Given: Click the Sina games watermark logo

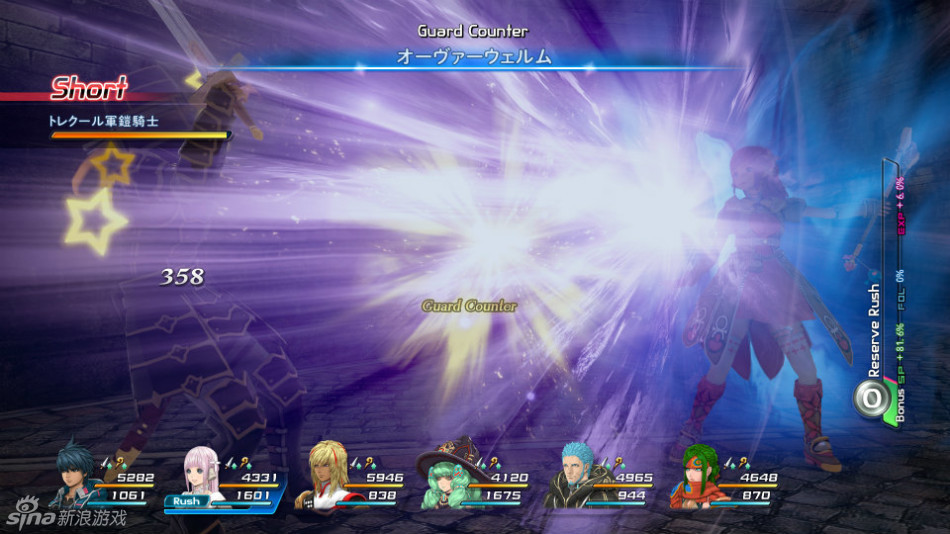Looking at the screenshot, I should click(65, 516).
